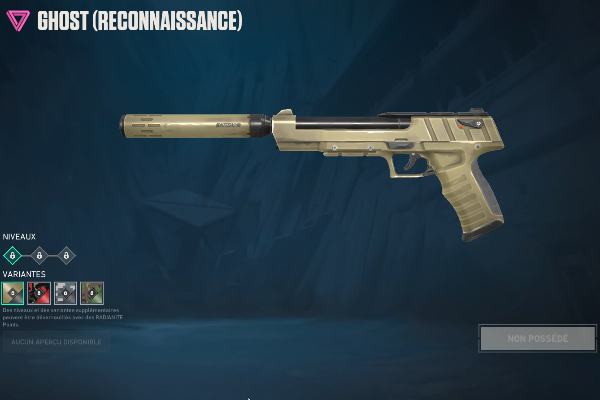Pick the grey digital camo variant
Screen dimensions: 600x400
(x=65, y=293)
